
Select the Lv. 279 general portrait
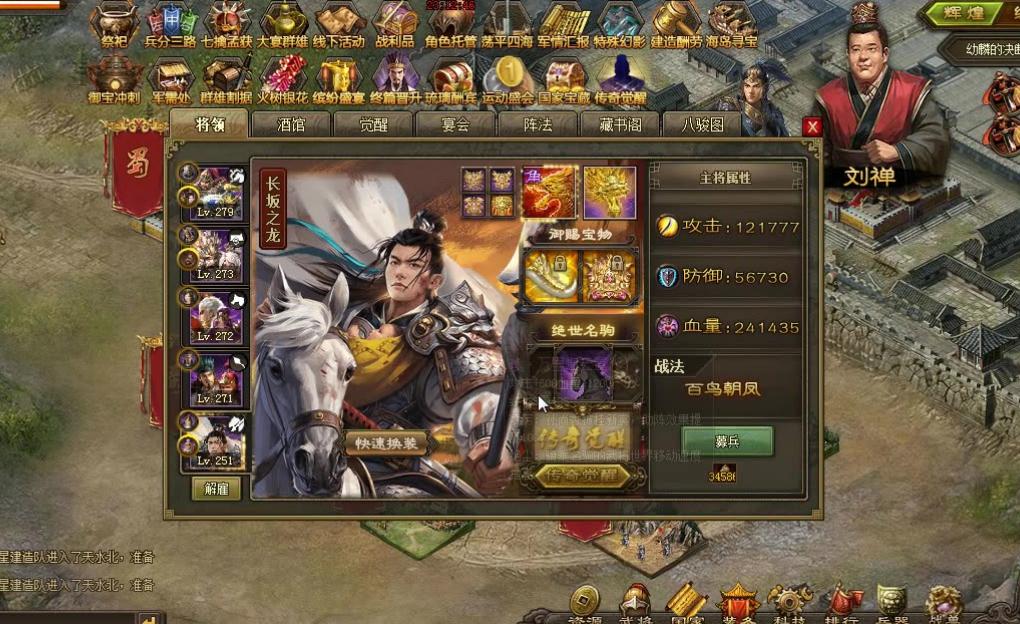[x=217, y=192]
